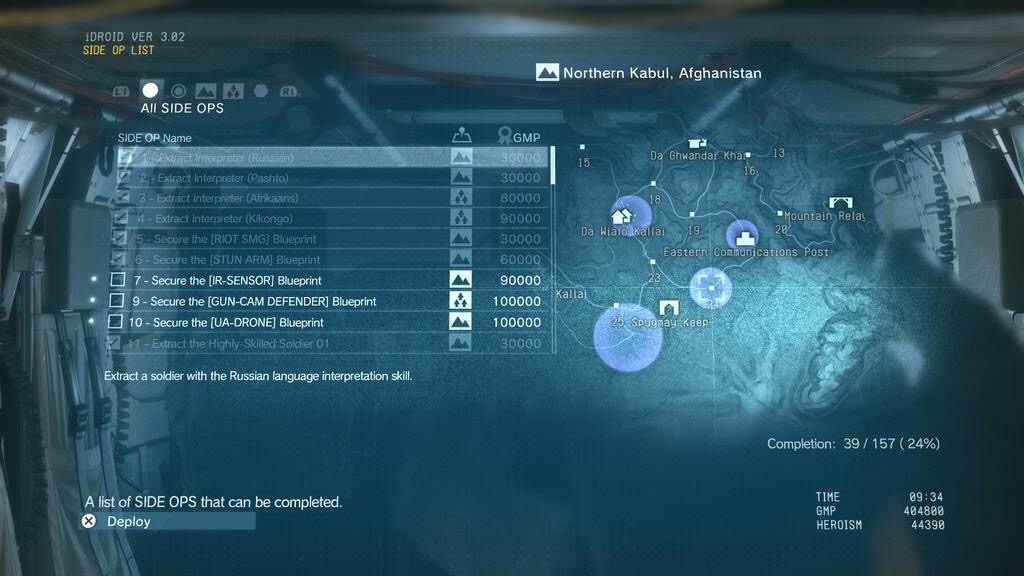This screenshot has height=576, width=1024.
Task: Select Secure the [UA-DRONE] Blueprint side op
Action: (x=330, y=322)
